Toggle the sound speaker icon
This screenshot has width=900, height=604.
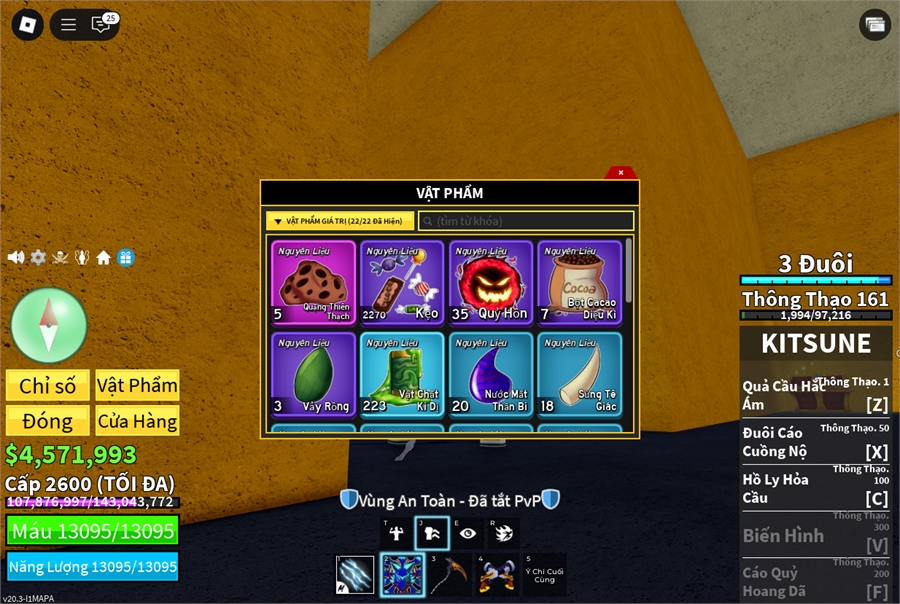[x=16, y=257]
